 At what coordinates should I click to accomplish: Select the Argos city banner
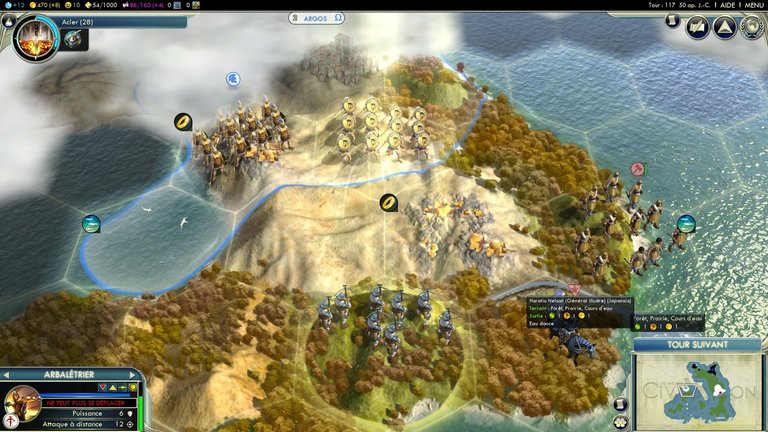(317, 18)
